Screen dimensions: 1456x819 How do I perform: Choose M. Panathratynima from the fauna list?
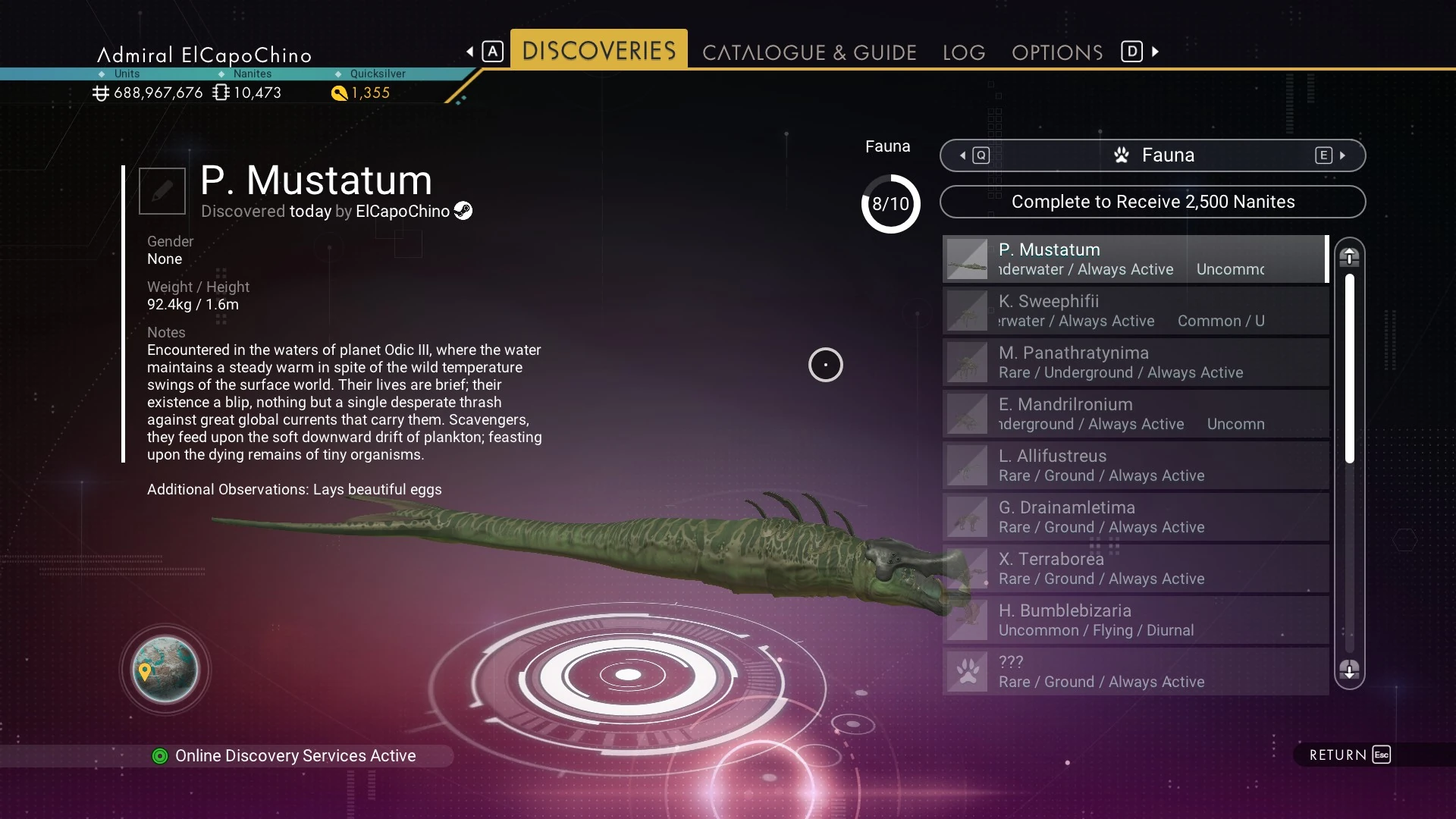click(1135, 362)
